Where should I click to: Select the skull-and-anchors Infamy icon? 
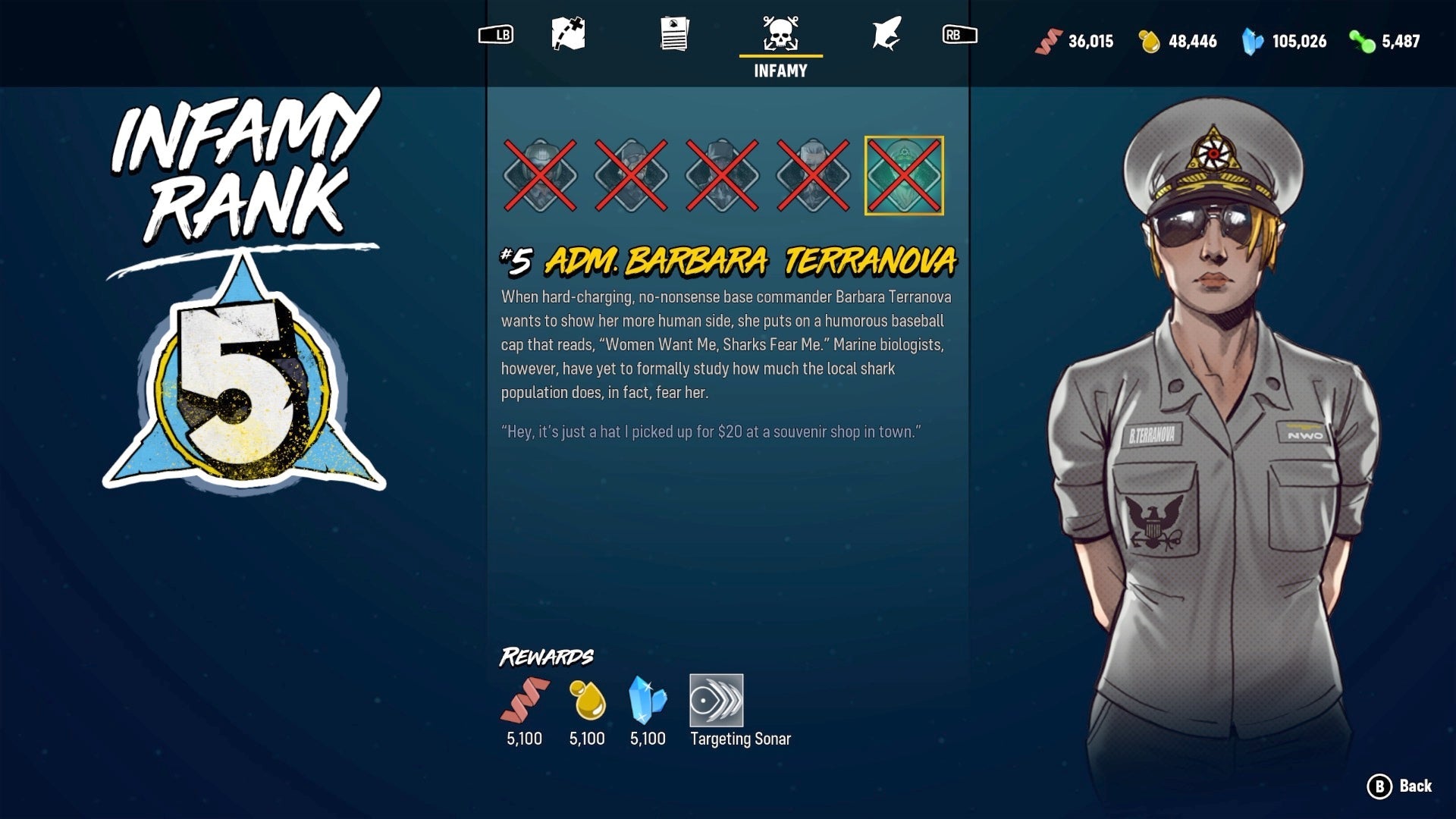click(780, 34)
